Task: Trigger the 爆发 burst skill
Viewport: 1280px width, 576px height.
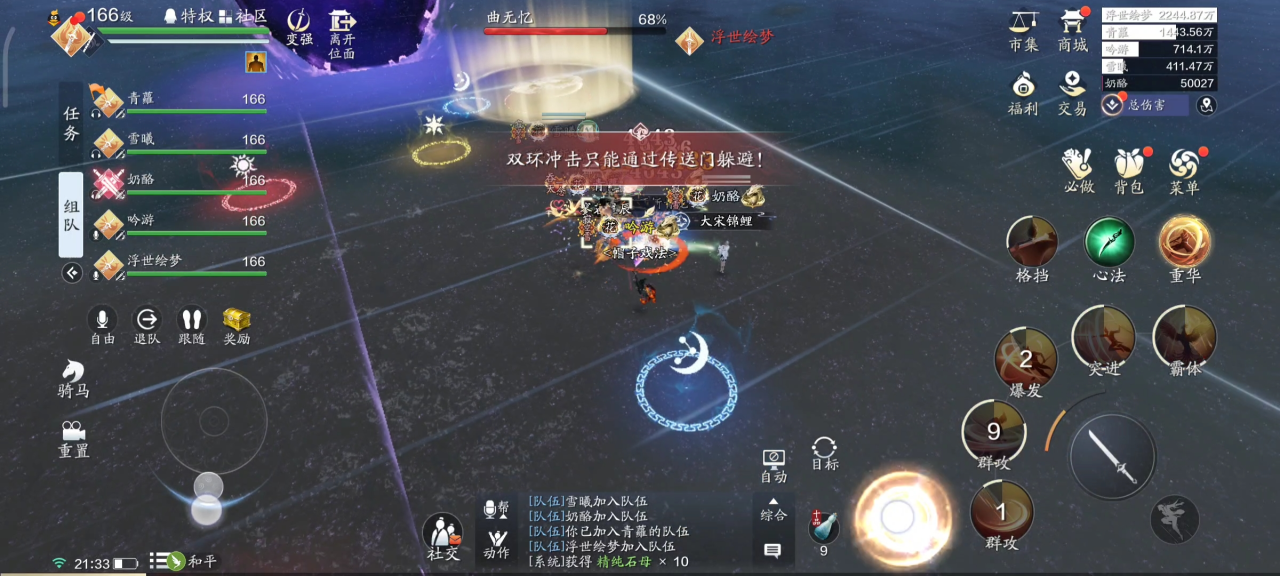Action: [1026, 360]
